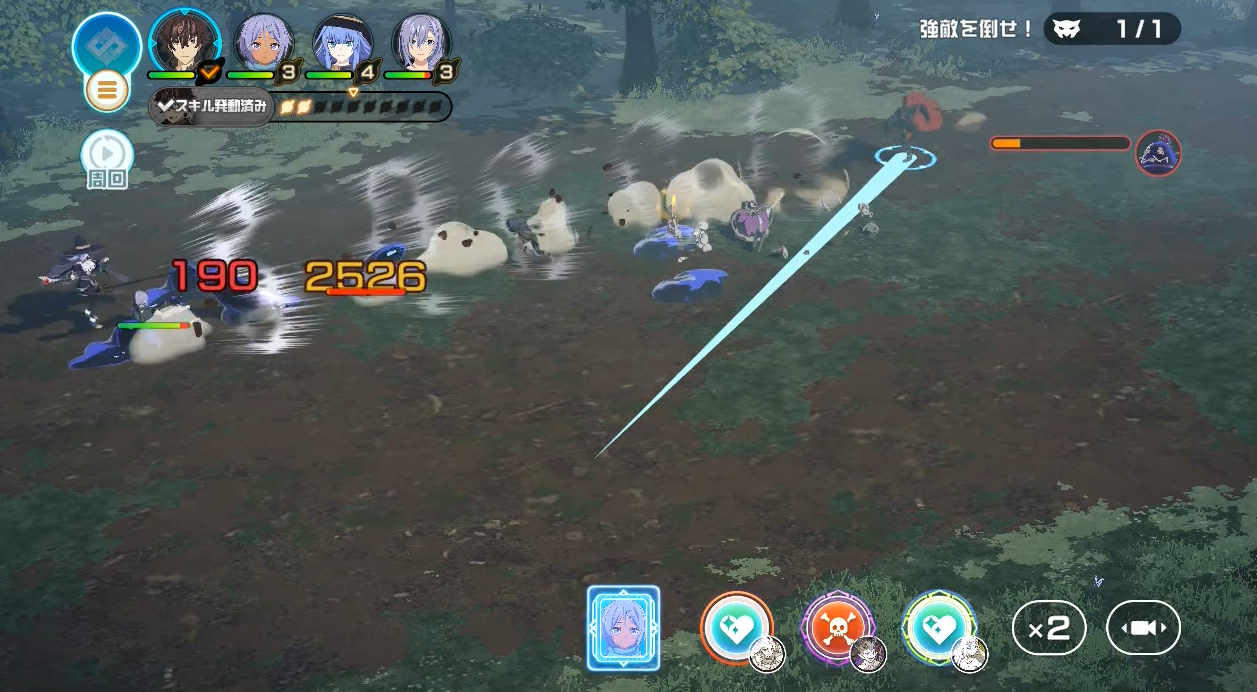Pick the pale silver-haired ally portrait
This screenshot has height=692, width=1257.
coord(421,42)
